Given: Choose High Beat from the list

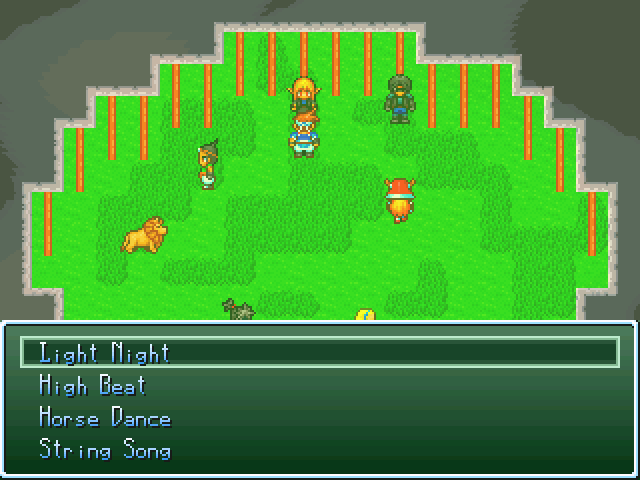Looking at the screenshot, I should coord(92,385).
